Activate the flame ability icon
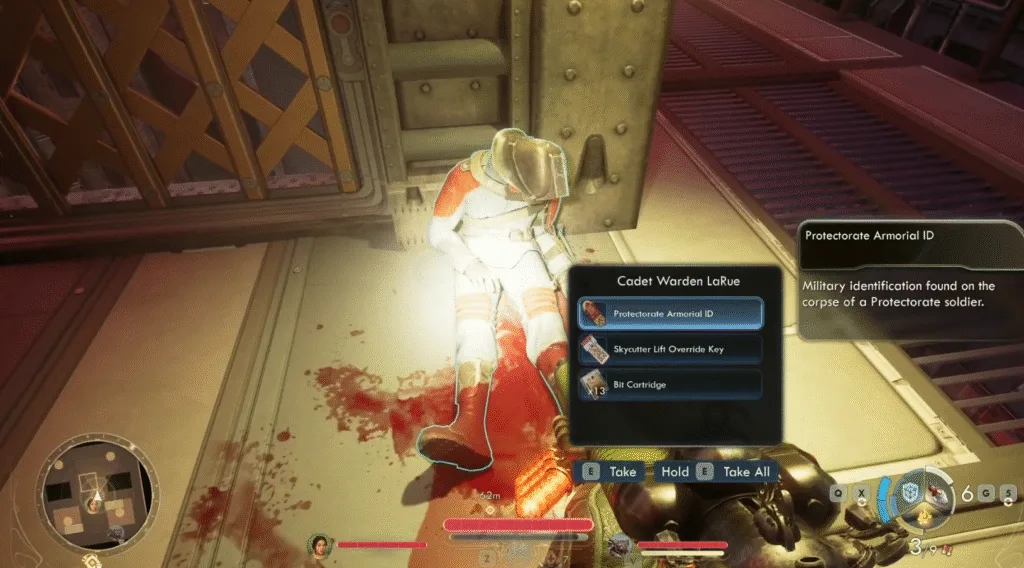Screen dimensions: 1024x568 (x=926, y=519)
